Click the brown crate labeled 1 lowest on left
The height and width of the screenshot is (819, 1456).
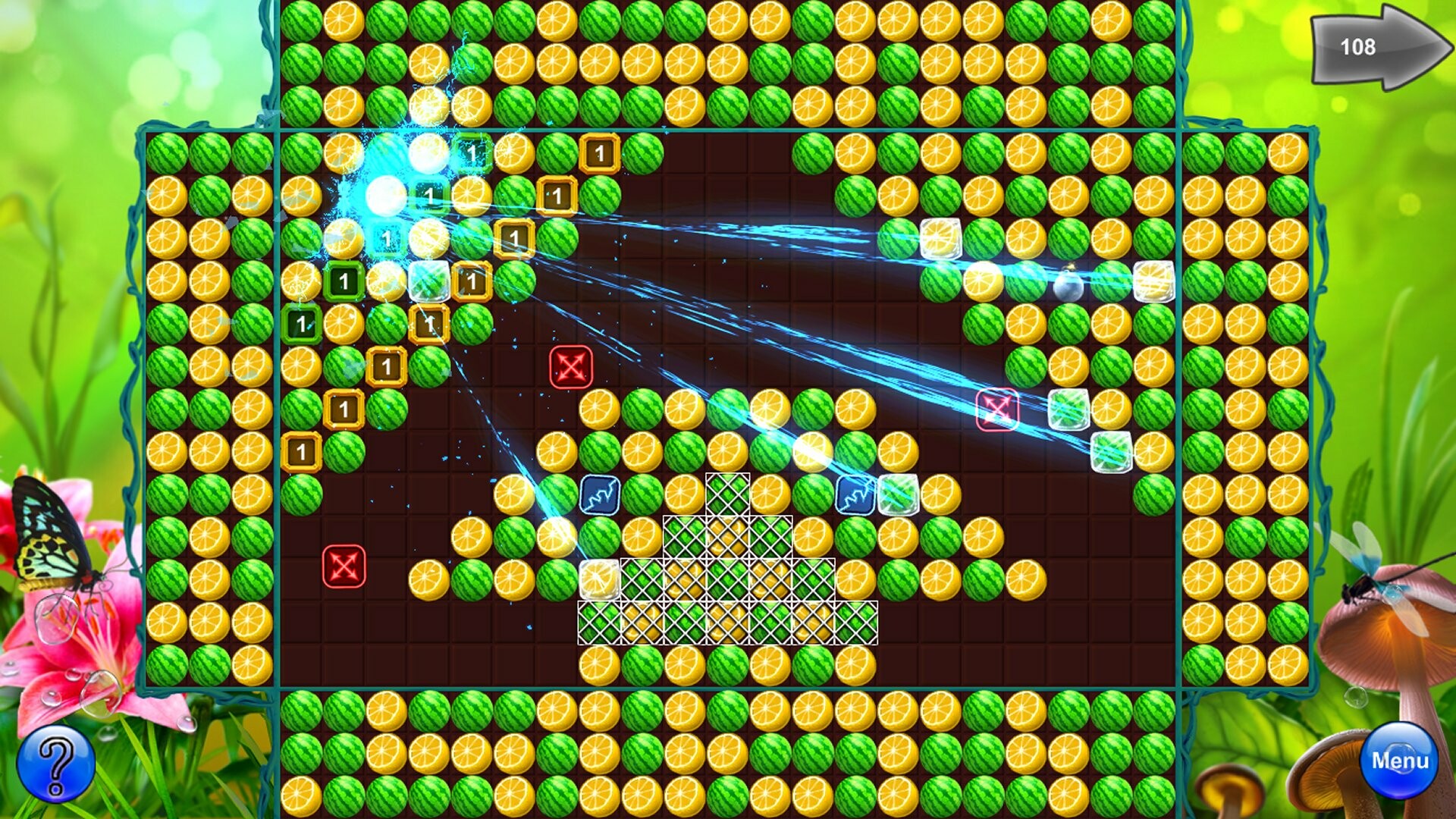tap(302, 451)
